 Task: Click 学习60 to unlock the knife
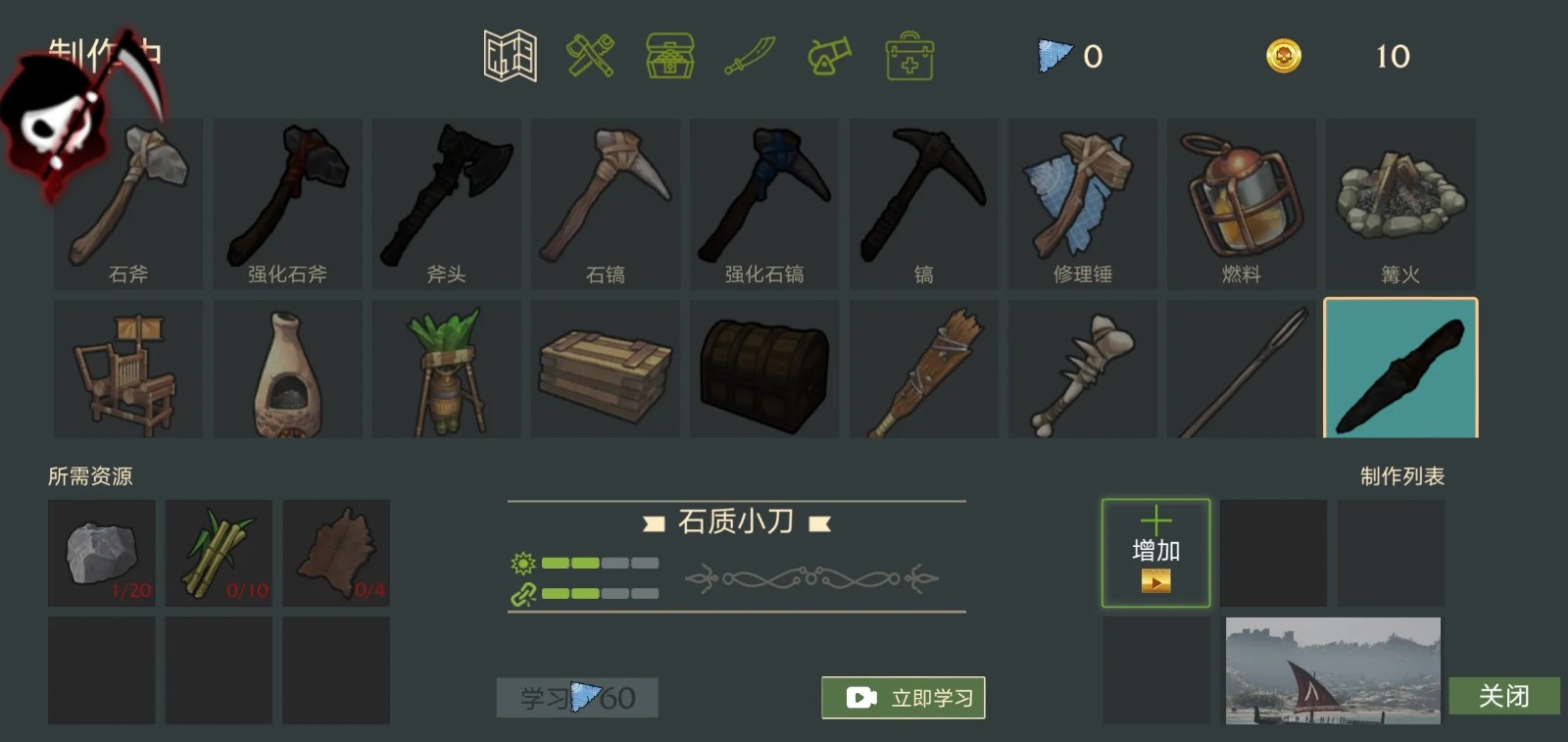576,697
